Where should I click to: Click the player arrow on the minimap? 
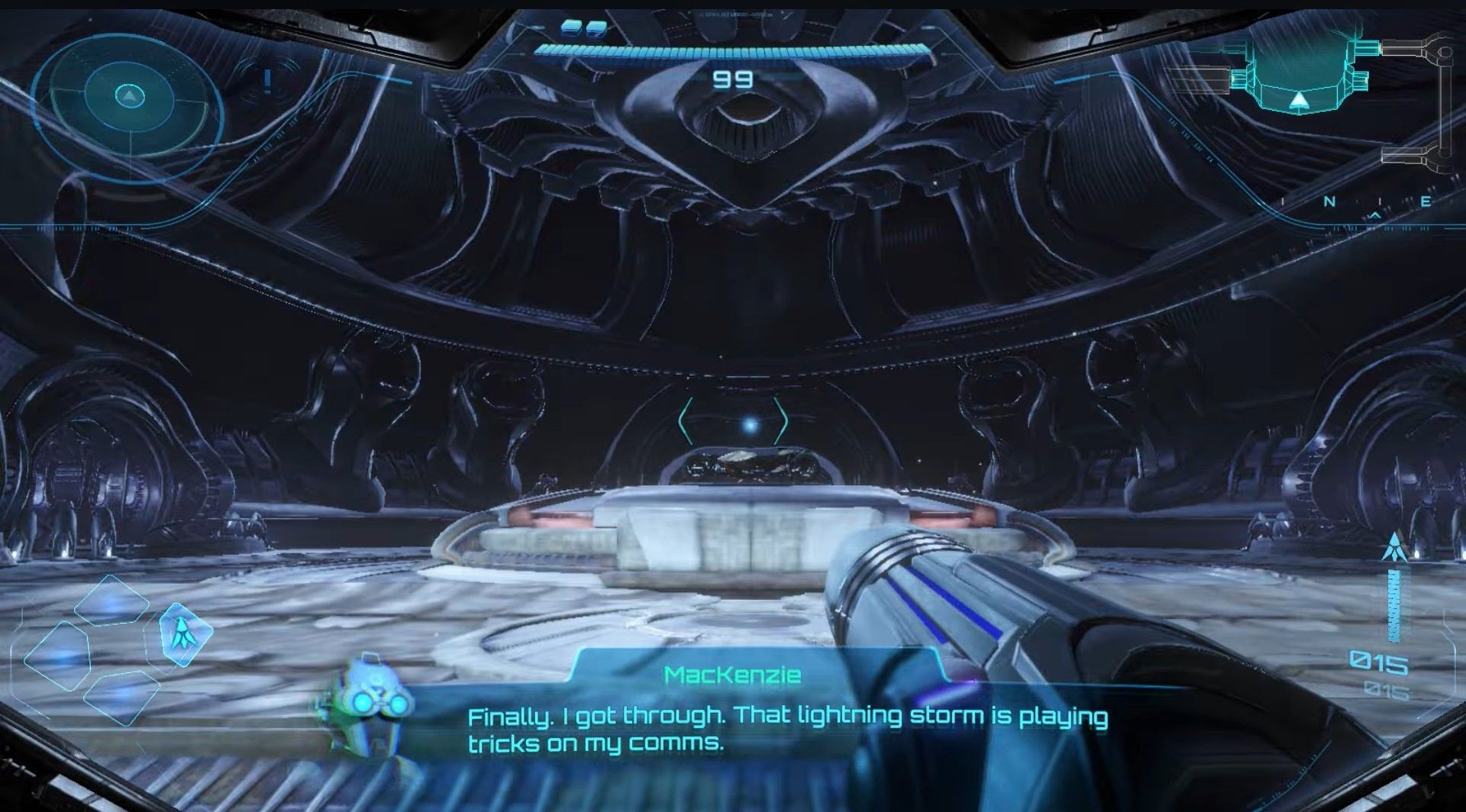1299,101
